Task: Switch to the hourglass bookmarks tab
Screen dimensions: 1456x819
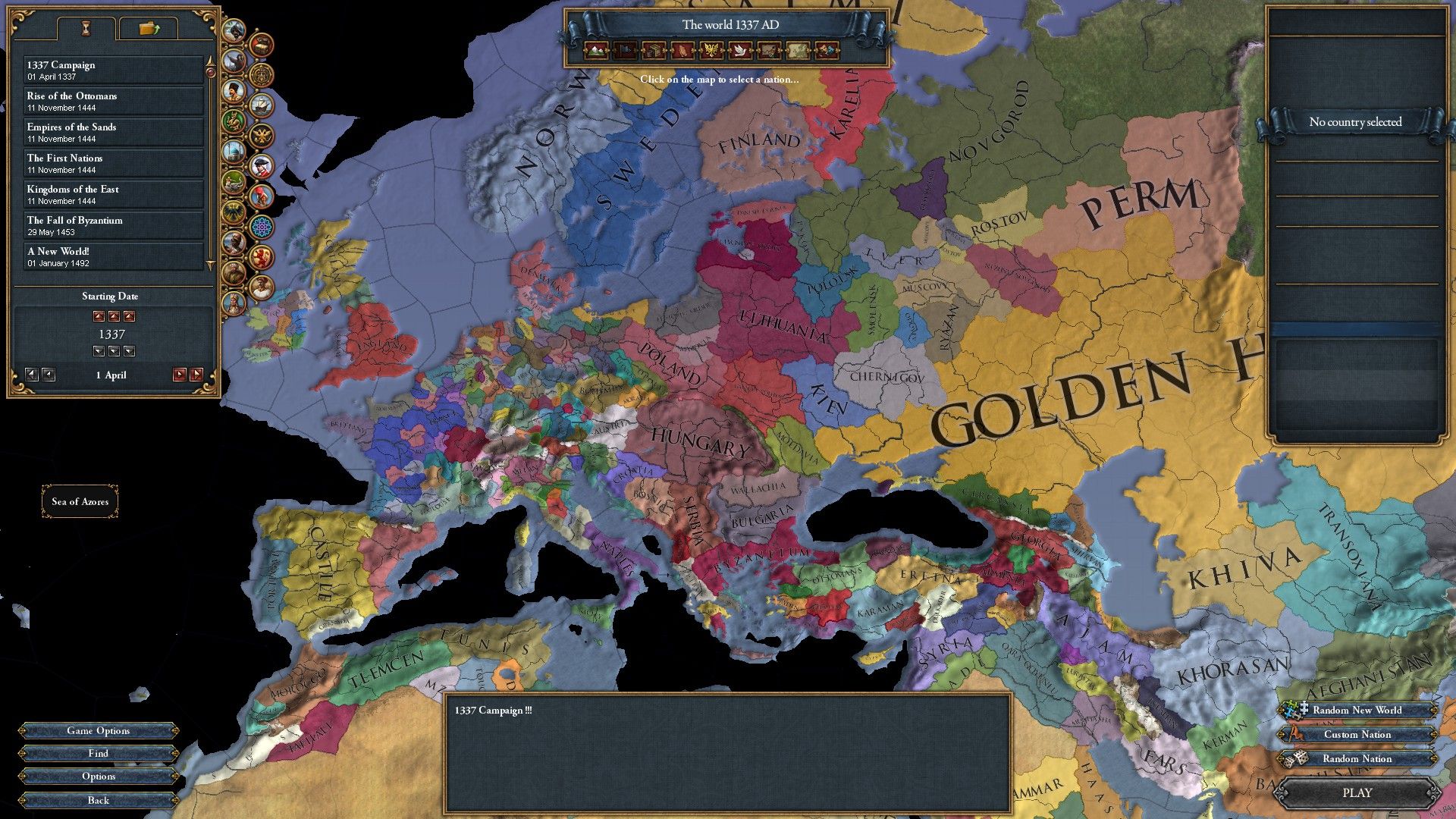Action: click(x=86, y=27)
